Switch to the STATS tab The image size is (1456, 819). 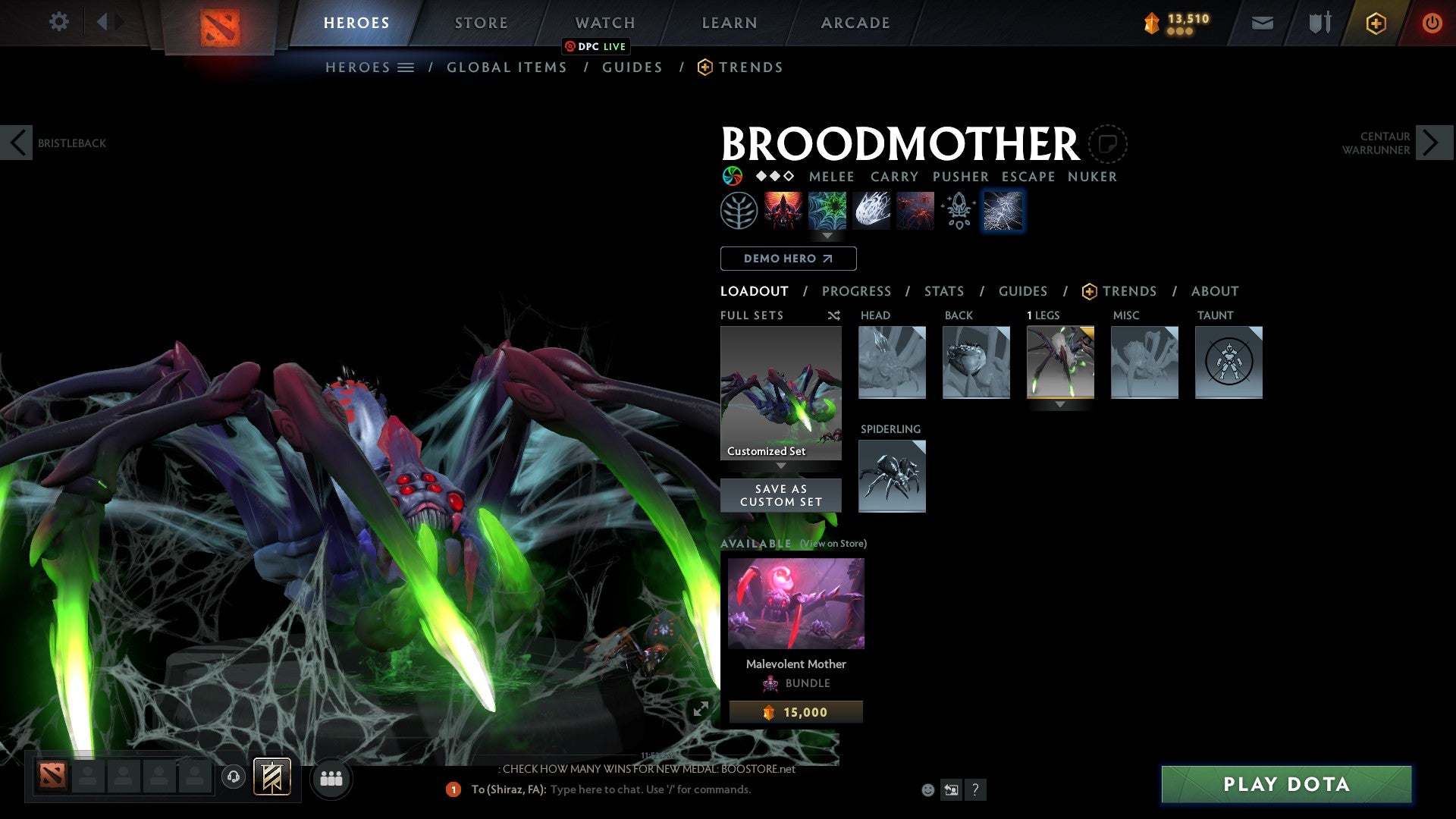coord(943,291)
